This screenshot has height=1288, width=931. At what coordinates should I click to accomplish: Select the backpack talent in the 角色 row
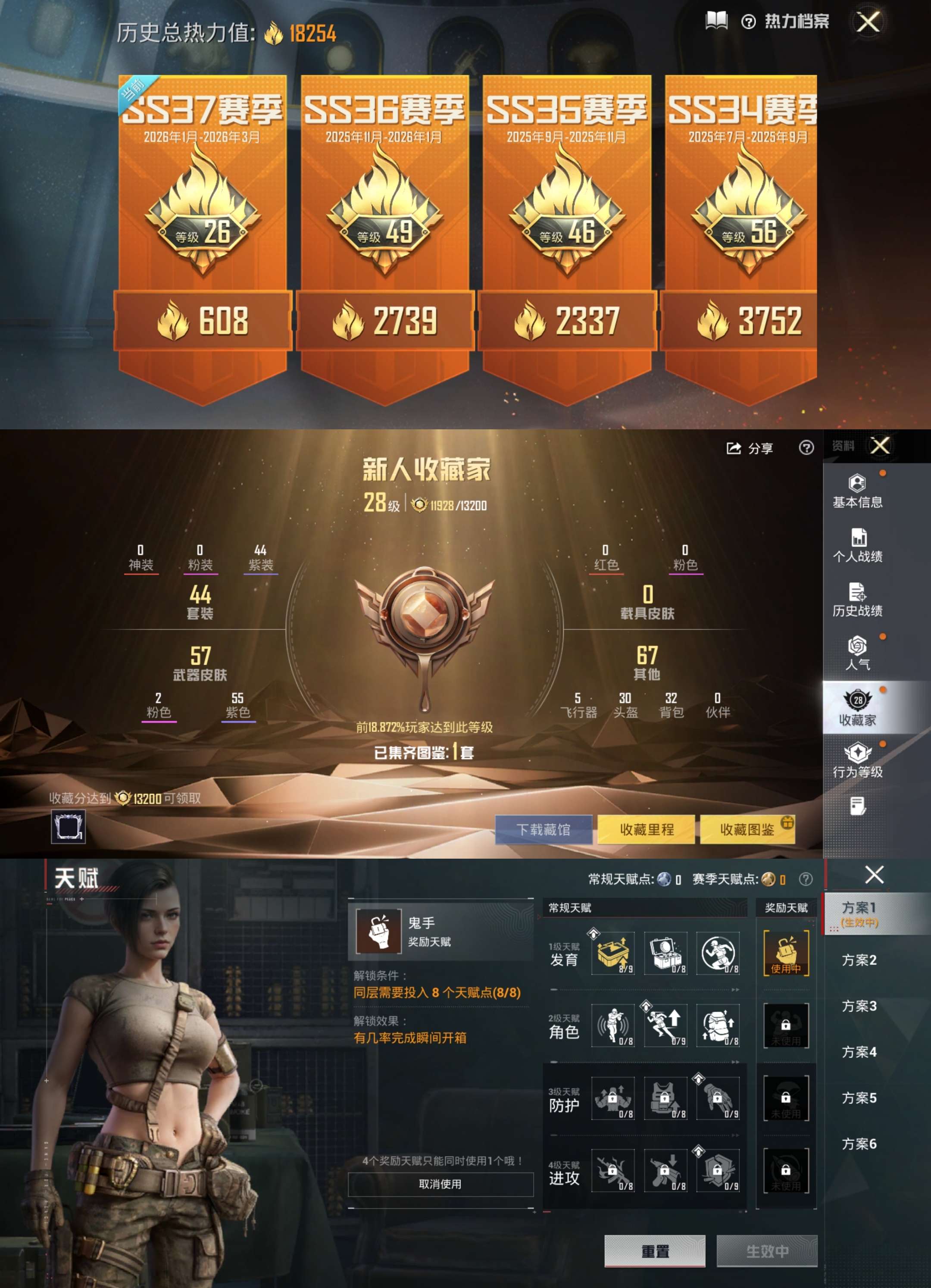(718, 1025)
